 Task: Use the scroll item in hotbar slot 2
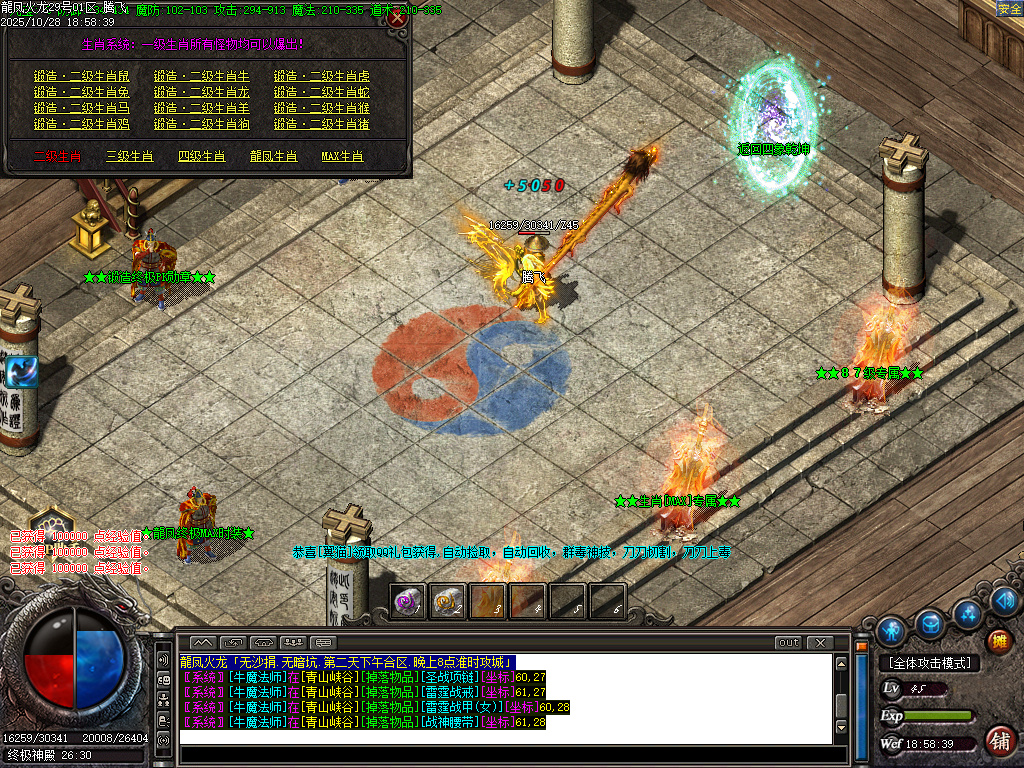pos(447,602)
